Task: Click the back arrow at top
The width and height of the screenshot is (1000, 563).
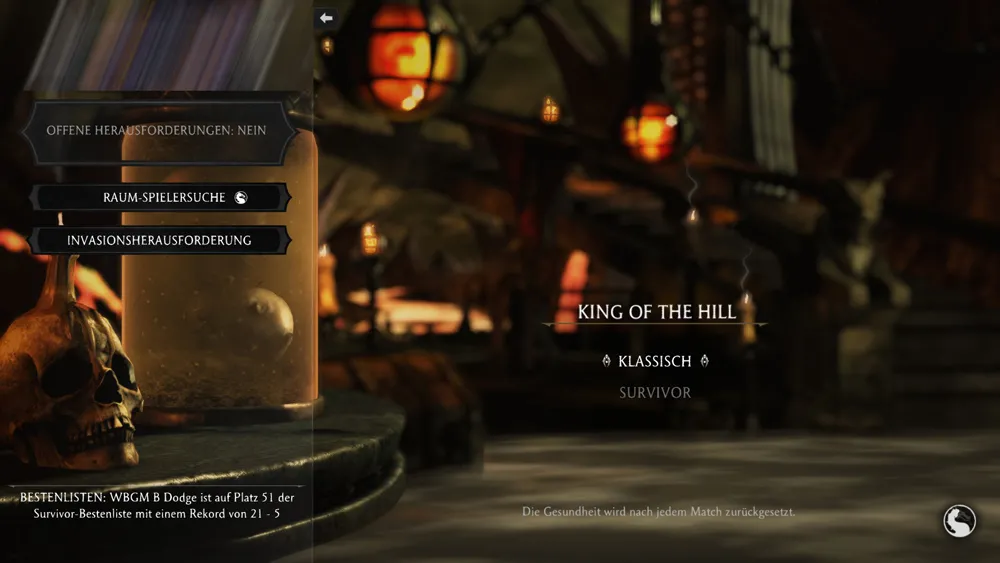Action: [325, 18]
